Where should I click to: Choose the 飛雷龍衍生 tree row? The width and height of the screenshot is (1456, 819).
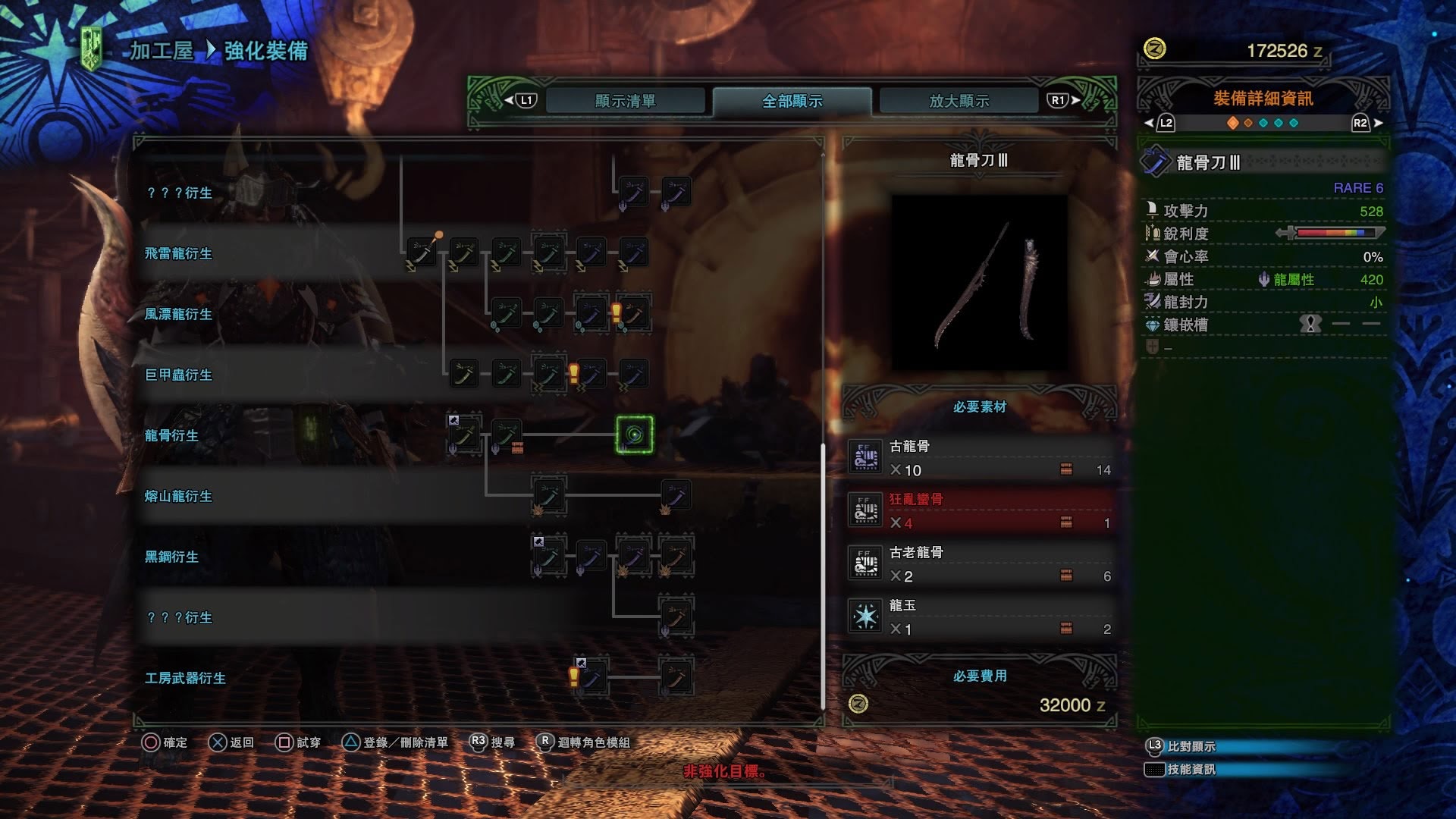178,253
